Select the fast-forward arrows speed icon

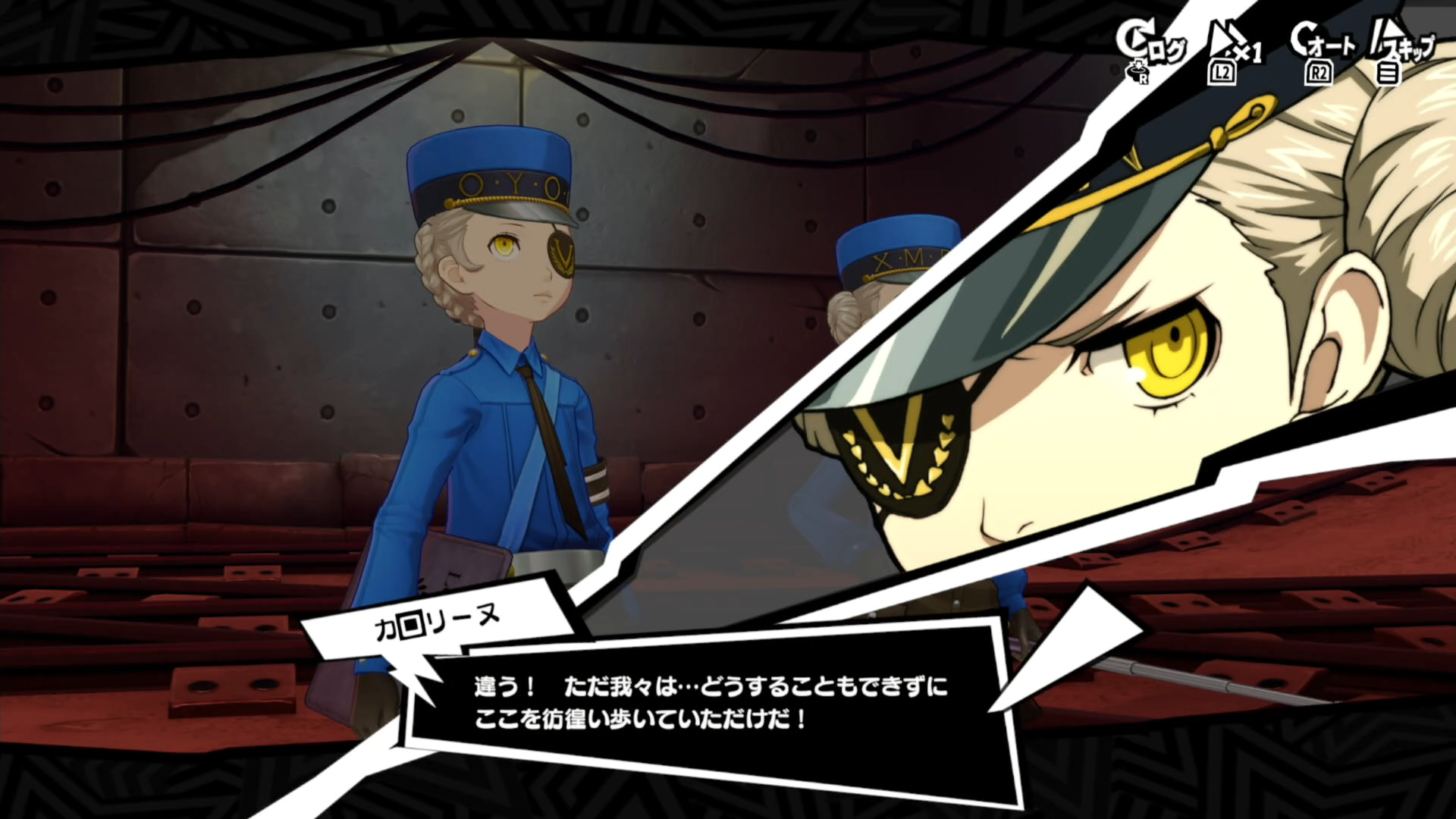[1223, 36]
